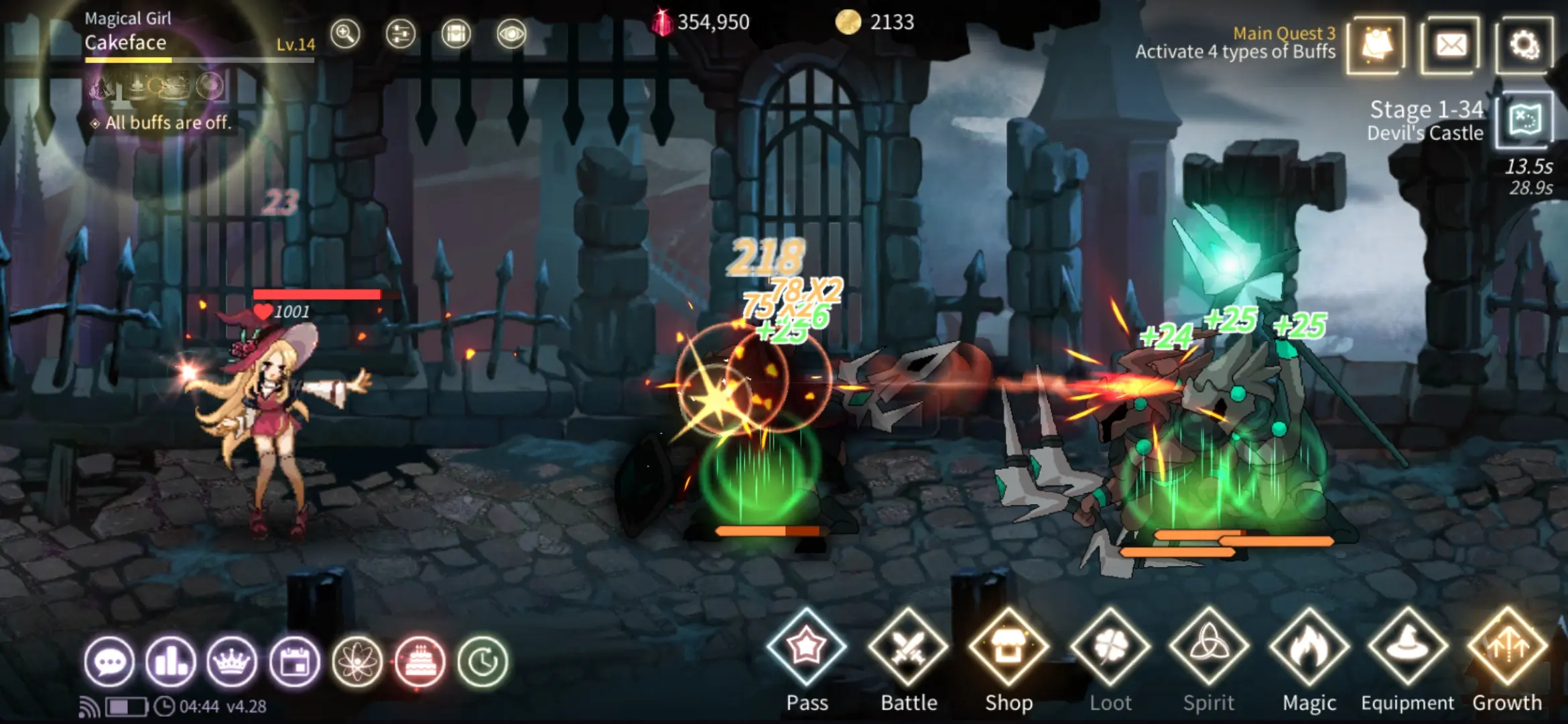Open the calendar icon

[x=294, y=662]
